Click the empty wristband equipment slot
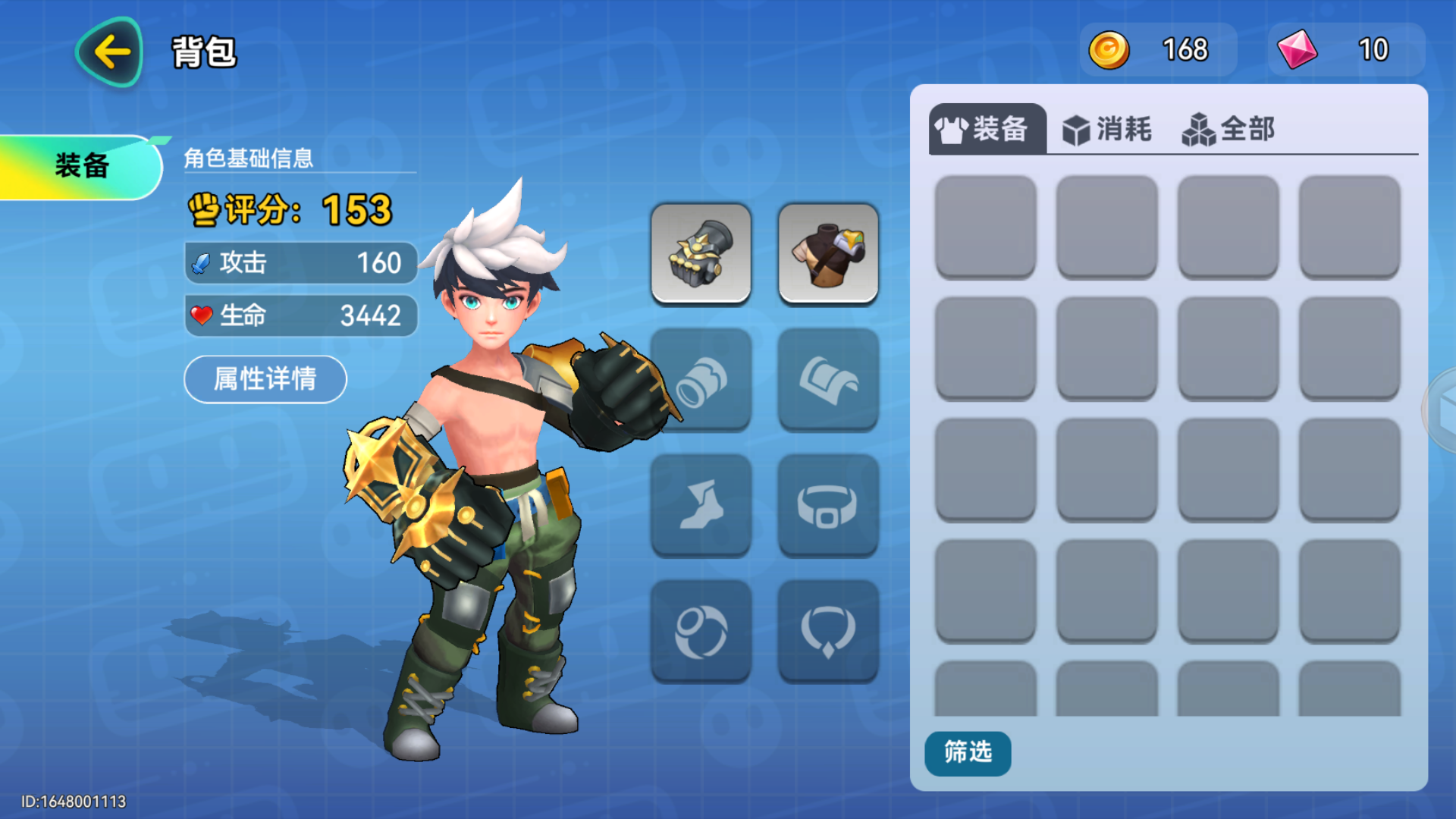1456x819 pixels. pos(701,379)
